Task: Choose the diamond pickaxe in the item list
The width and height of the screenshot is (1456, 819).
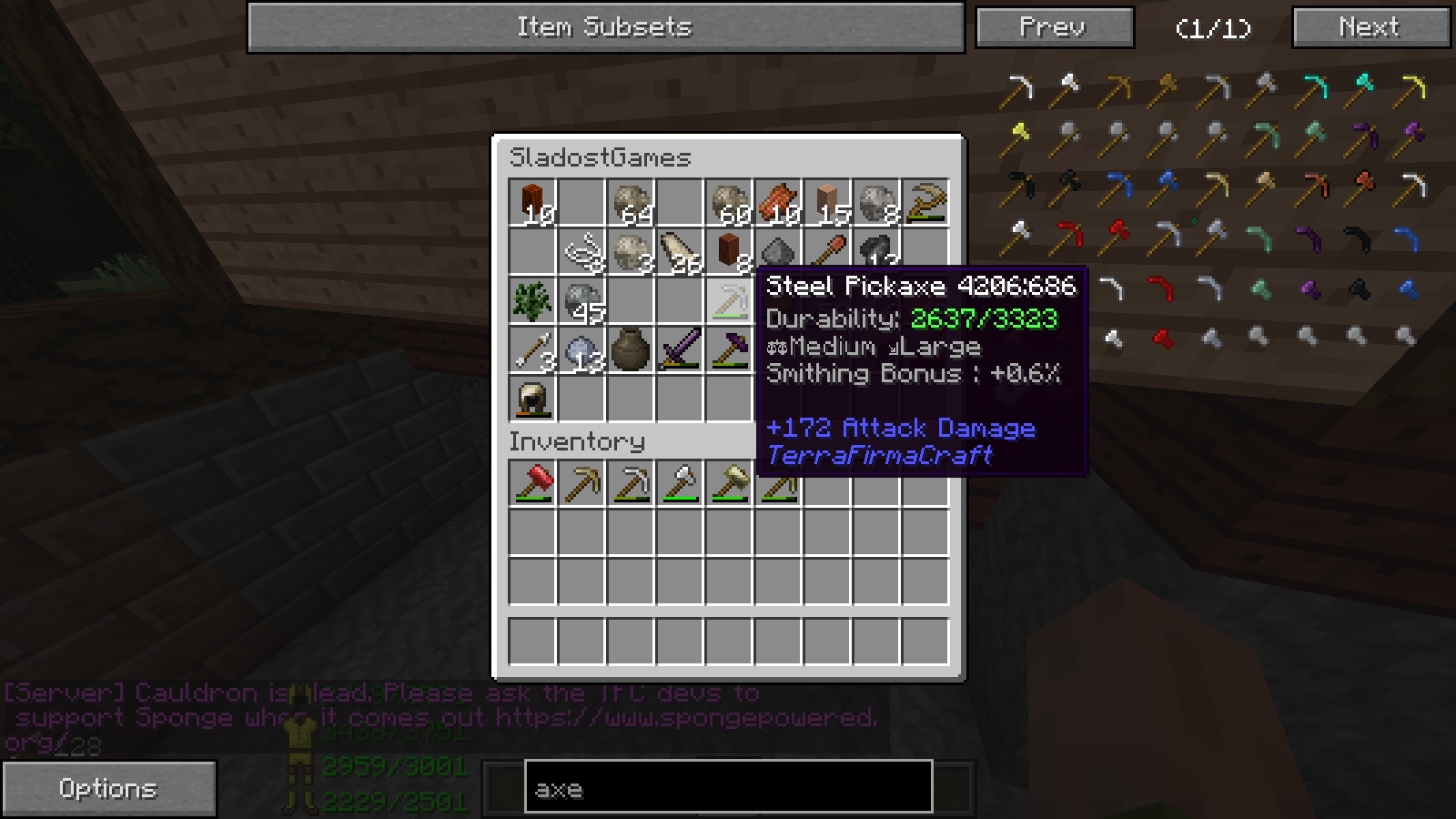Action: click(1313, 88)
